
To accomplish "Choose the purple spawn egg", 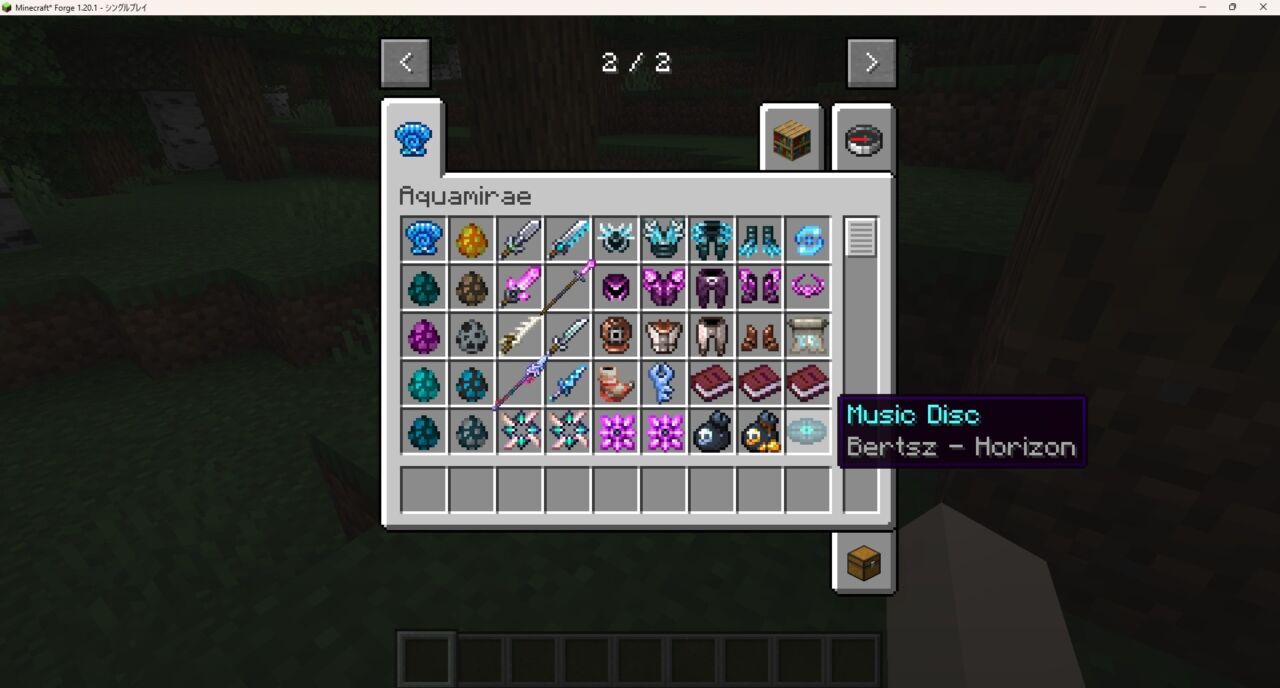I will (x=424, y=336).
